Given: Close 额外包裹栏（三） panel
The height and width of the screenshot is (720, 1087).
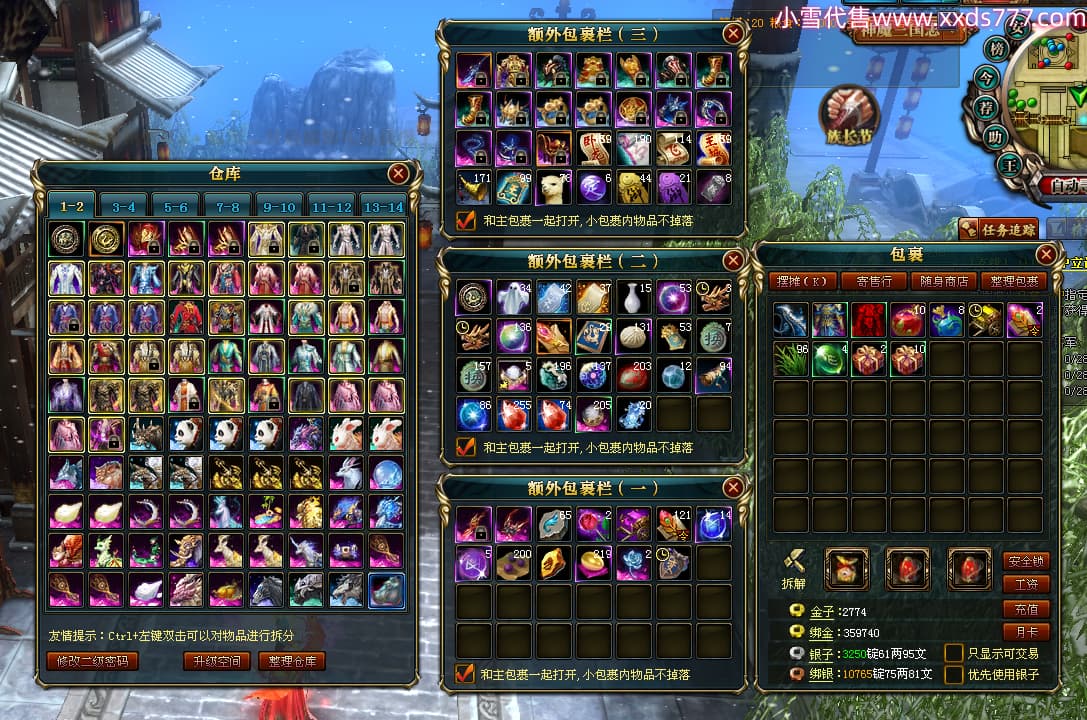Looking at the screenshot, I should [x=734, y=34].
